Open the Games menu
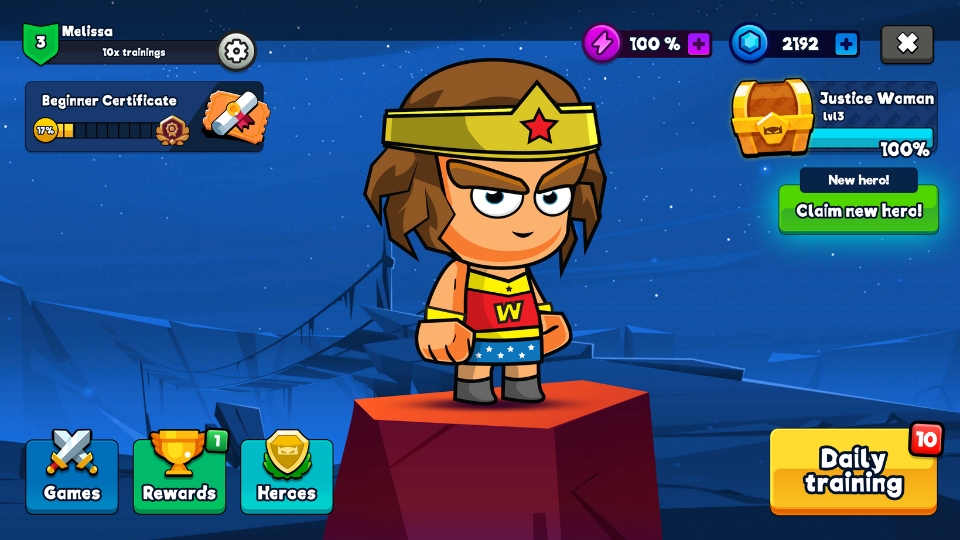Image resolution: width=960 pixels, height=540 pixels. pos(72,475)
